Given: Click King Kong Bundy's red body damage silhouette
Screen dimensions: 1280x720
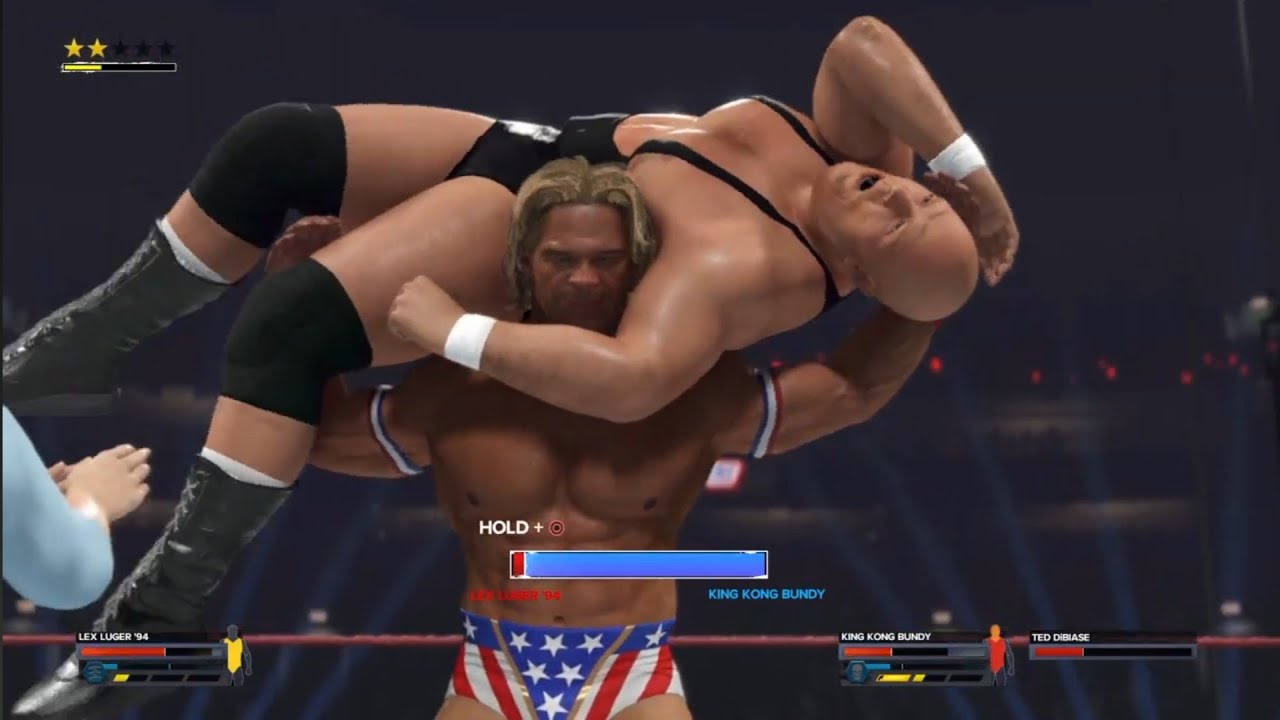Looking at the screenshot, I should (995, 653).
